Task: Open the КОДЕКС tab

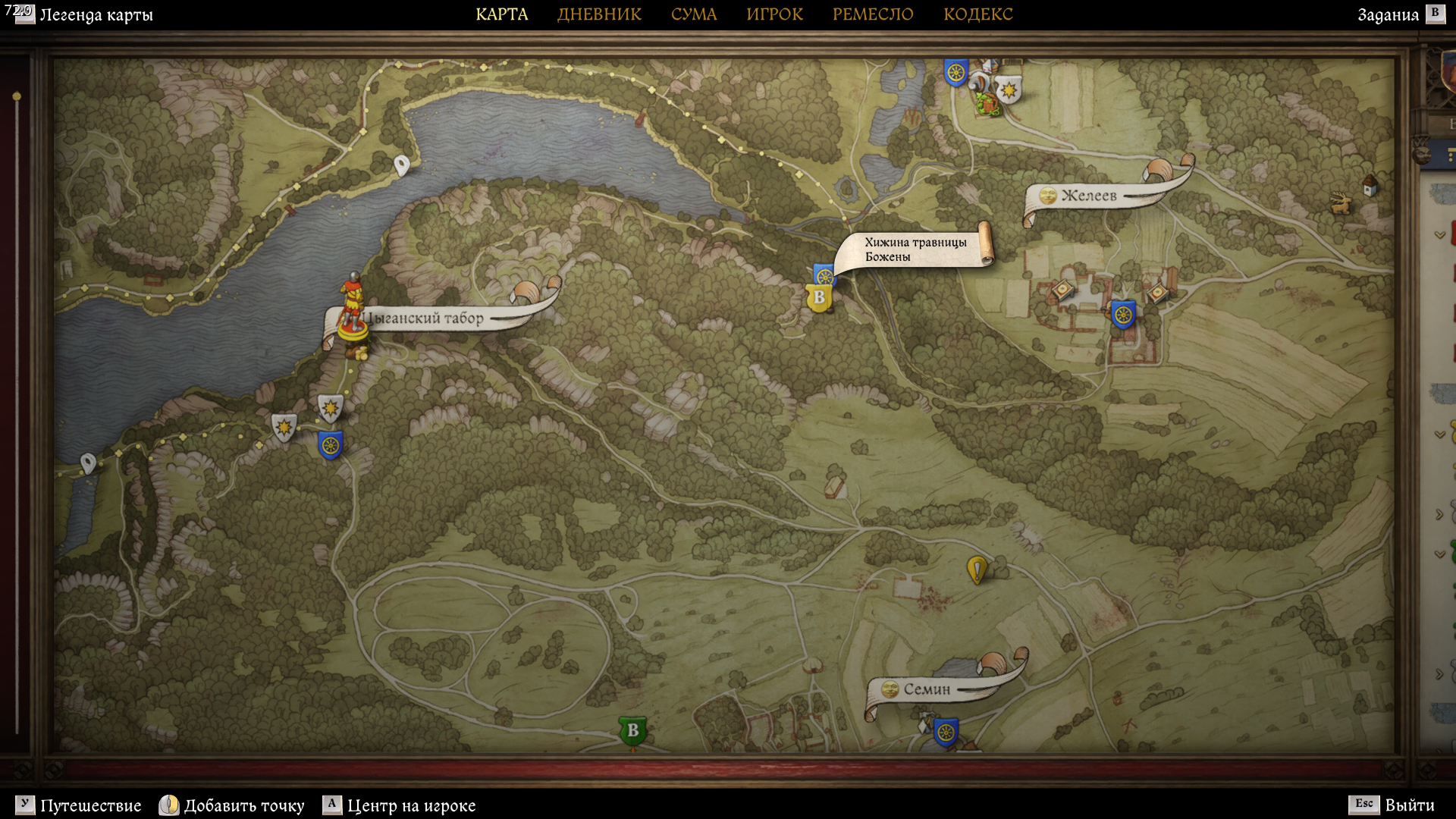Action: tap(977, 14)
